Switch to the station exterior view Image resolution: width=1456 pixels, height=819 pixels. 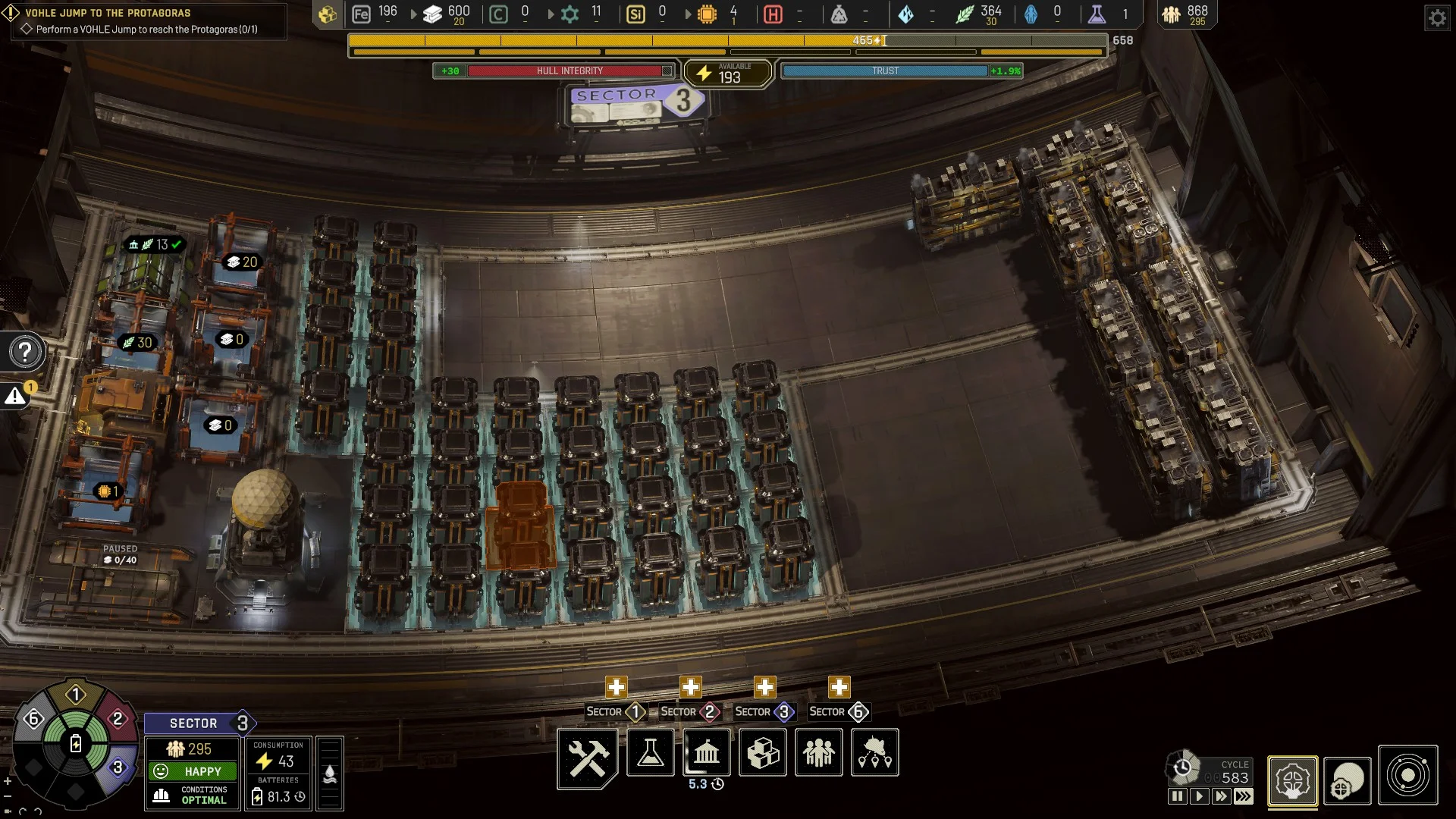pos(1348,780)
